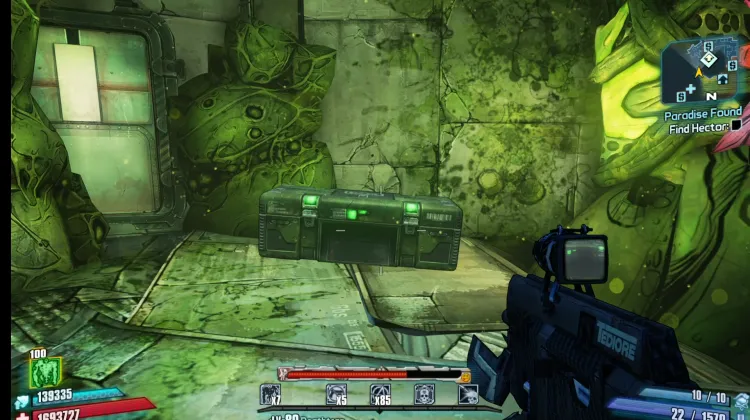Click the green torso status effect icon
750x420 pixels.
click(x=45, y=374)
